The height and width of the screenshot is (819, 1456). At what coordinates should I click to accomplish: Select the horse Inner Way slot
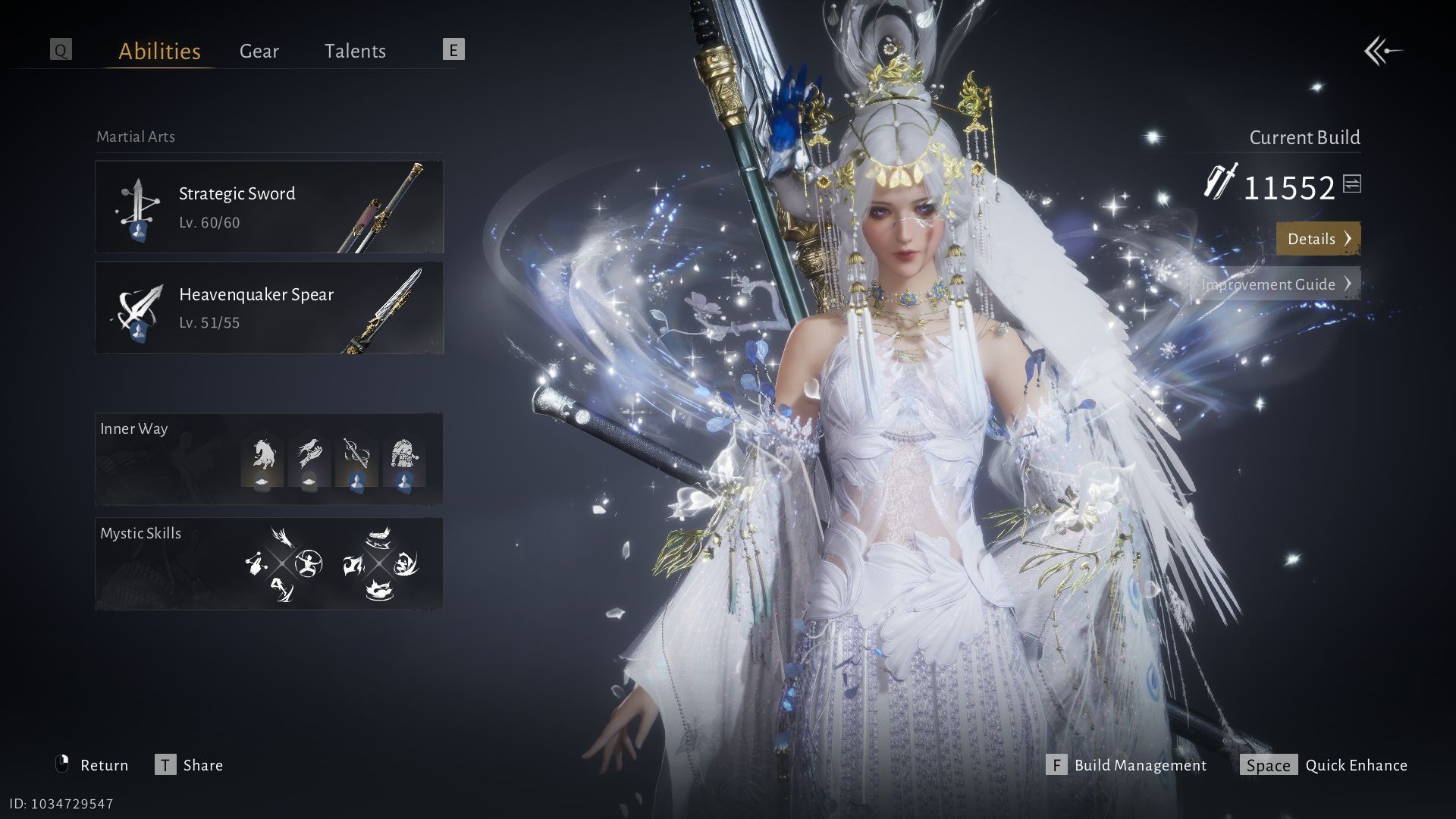pyautogui.click(x=262, y=461)
